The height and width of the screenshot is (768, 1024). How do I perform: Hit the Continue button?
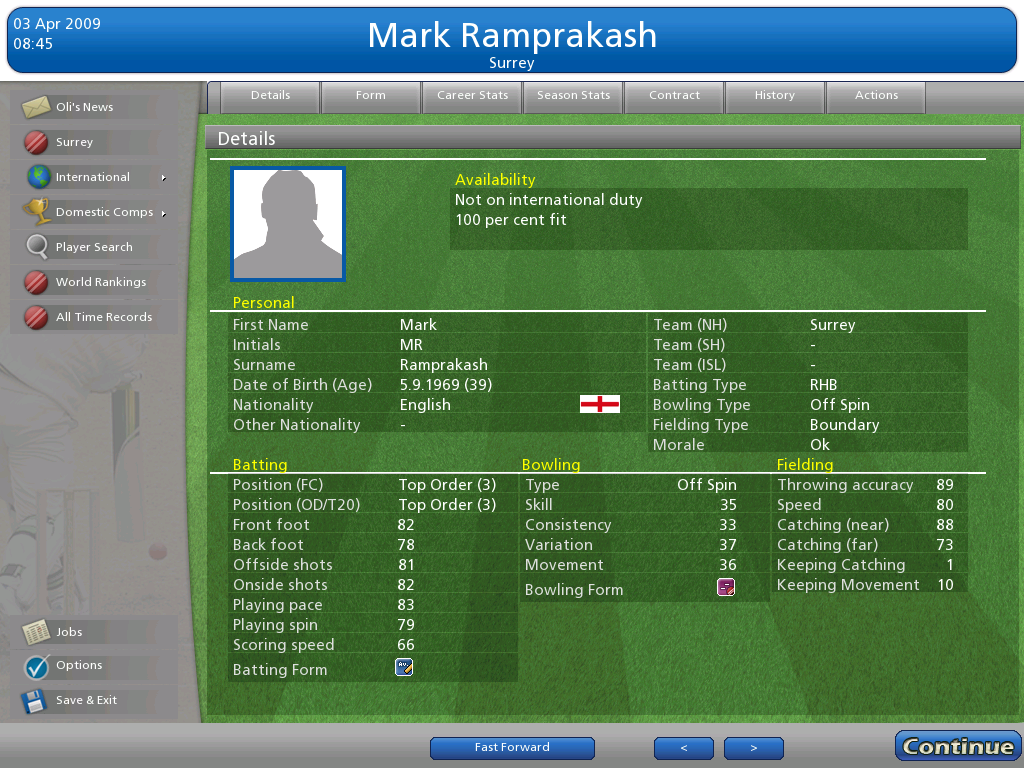[957, 746]
